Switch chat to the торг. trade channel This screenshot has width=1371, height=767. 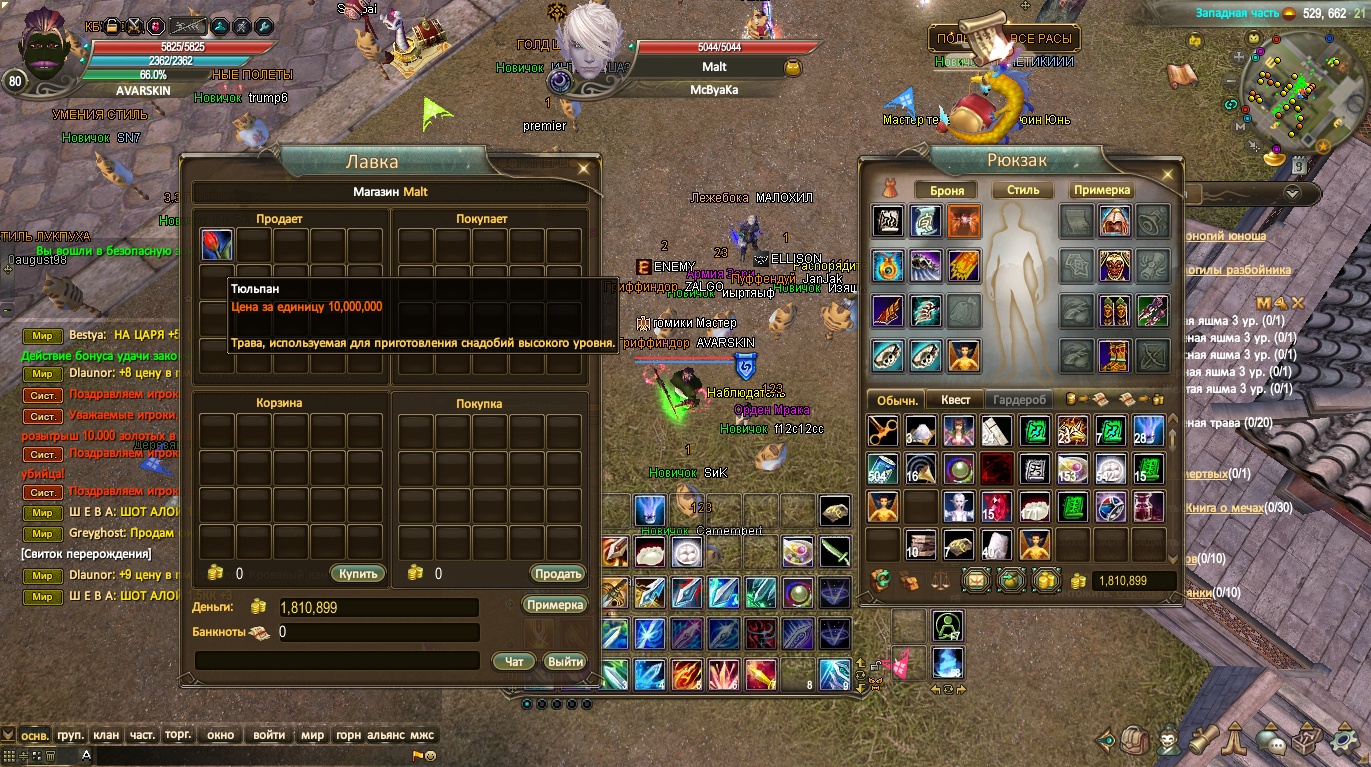click(x=178, y=735)
